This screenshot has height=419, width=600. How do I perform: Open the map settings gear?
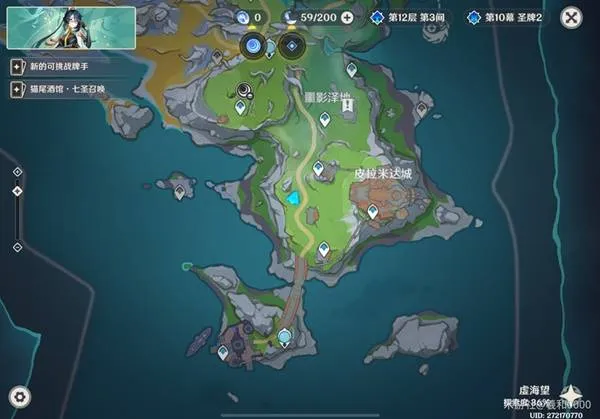[x=21, y=396]
